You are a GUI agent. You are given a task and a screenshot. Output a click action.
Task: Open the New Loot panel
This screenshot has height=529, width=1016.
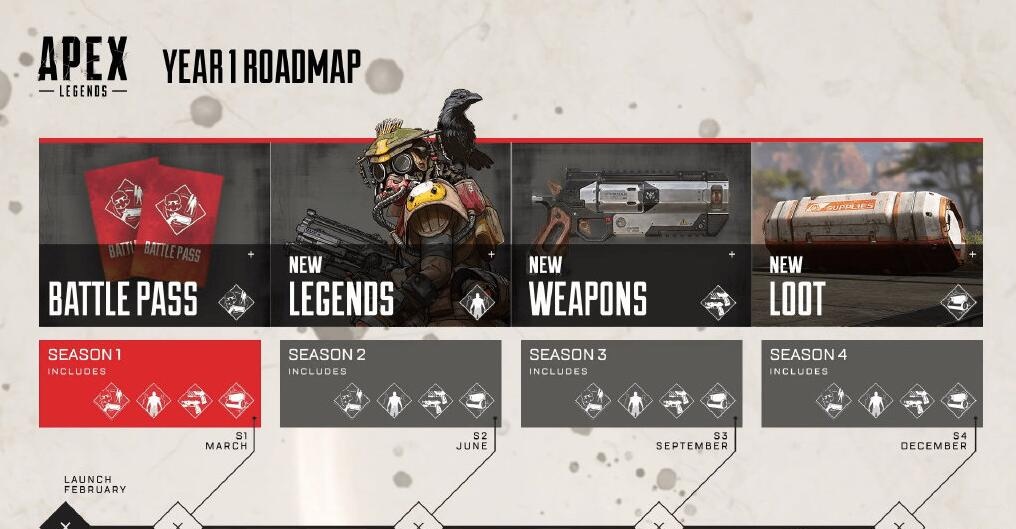pyautogui.click(x=866, y=235)
